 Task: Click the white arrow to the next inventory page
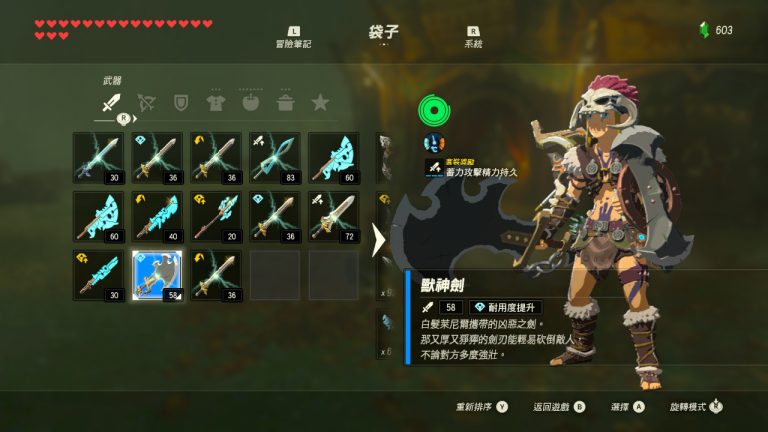[379, 240]
